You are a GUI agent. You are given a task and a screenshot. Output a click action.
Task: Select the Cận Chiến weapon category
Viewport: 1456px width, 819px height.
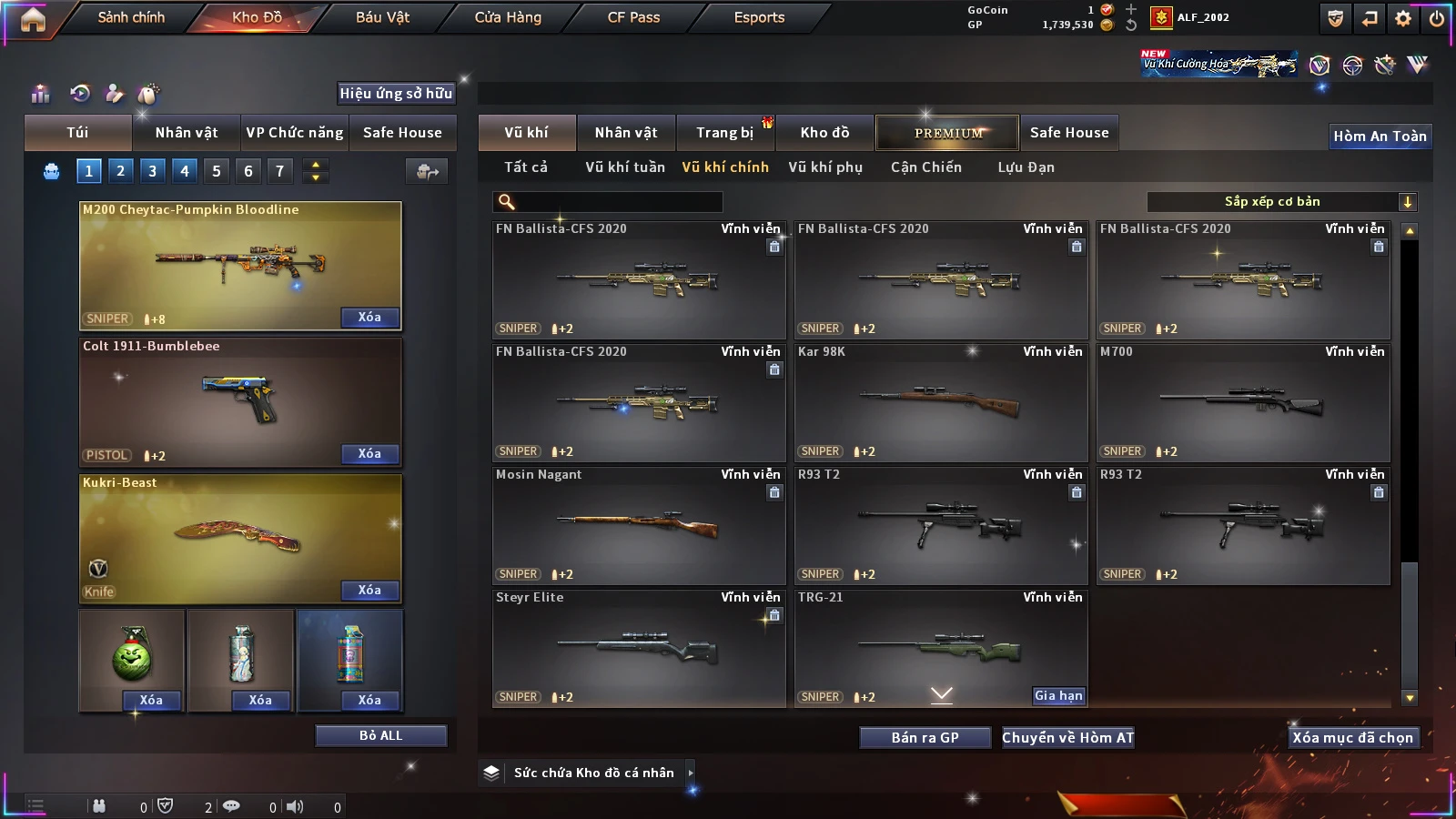click(925, 167)
